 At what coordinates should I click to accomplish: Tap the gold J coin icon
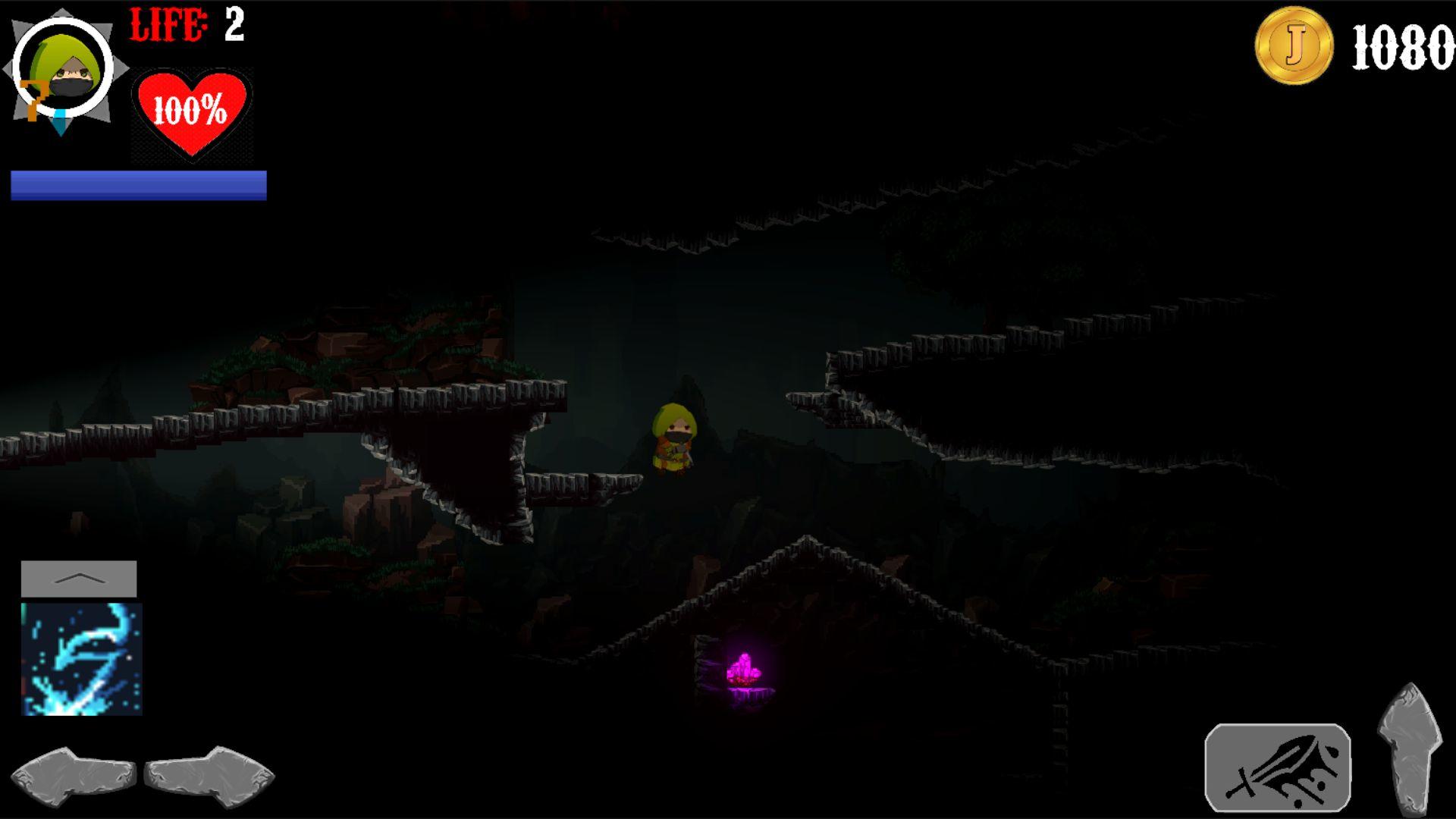pyautogui.click(x=1293, y=47)
